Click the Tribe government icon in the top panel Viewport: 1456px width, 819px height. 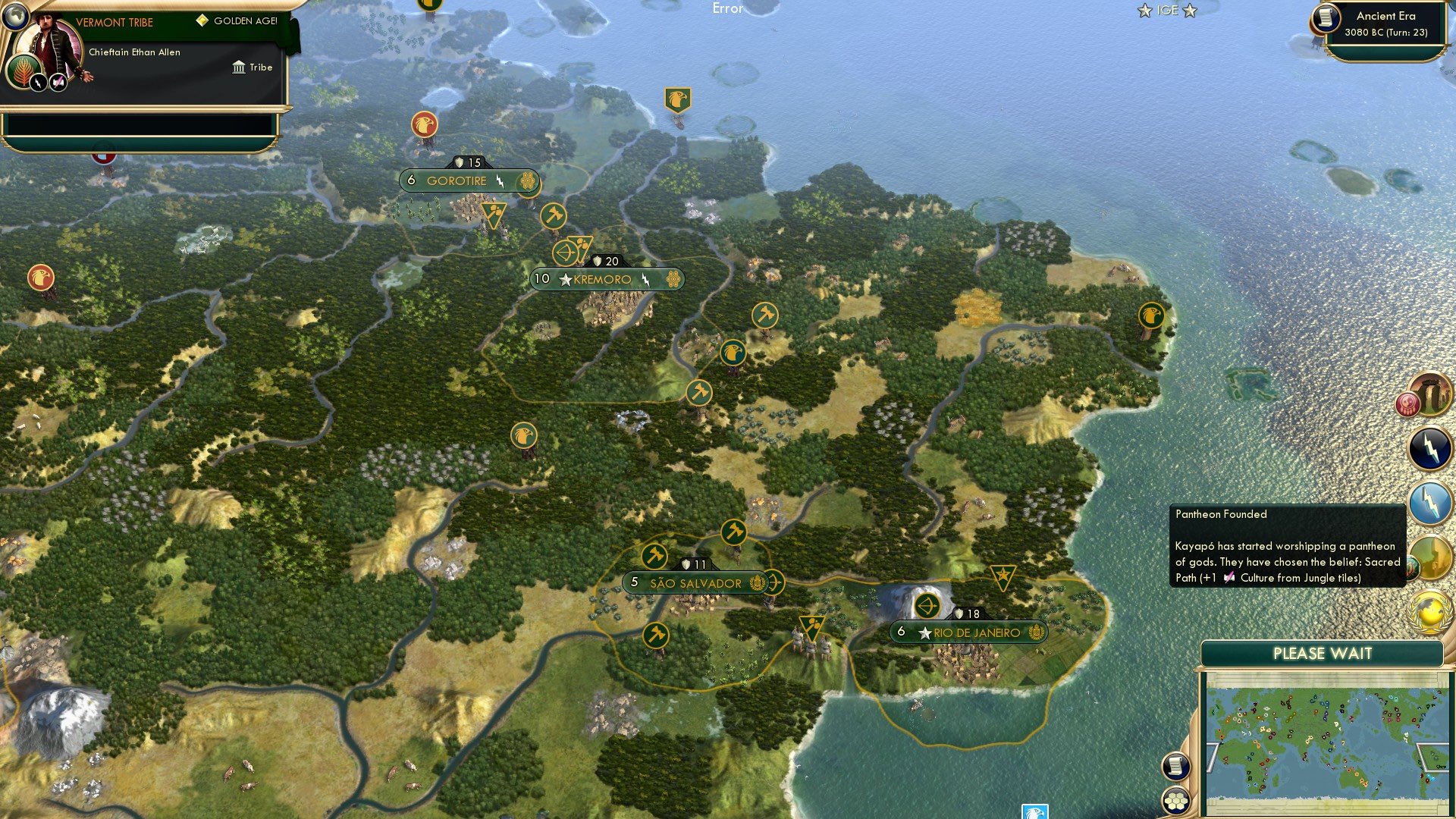pyautogui.click(x=239, y=67)
